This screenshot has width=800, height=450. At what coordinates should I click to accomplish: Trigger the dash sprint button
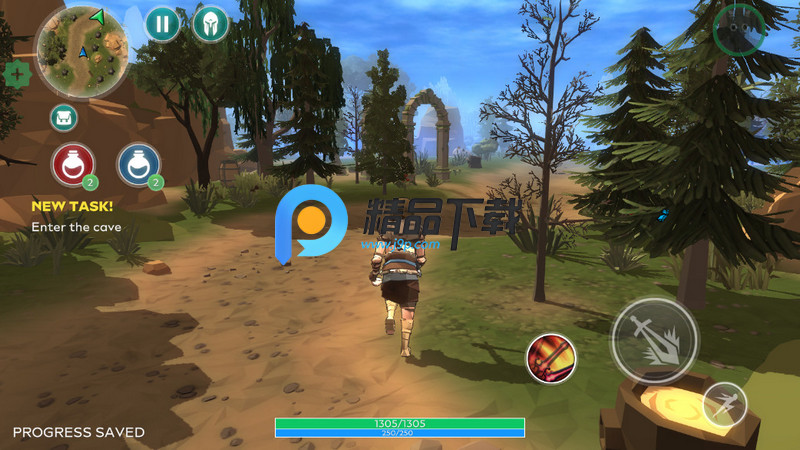click(724, 405)
